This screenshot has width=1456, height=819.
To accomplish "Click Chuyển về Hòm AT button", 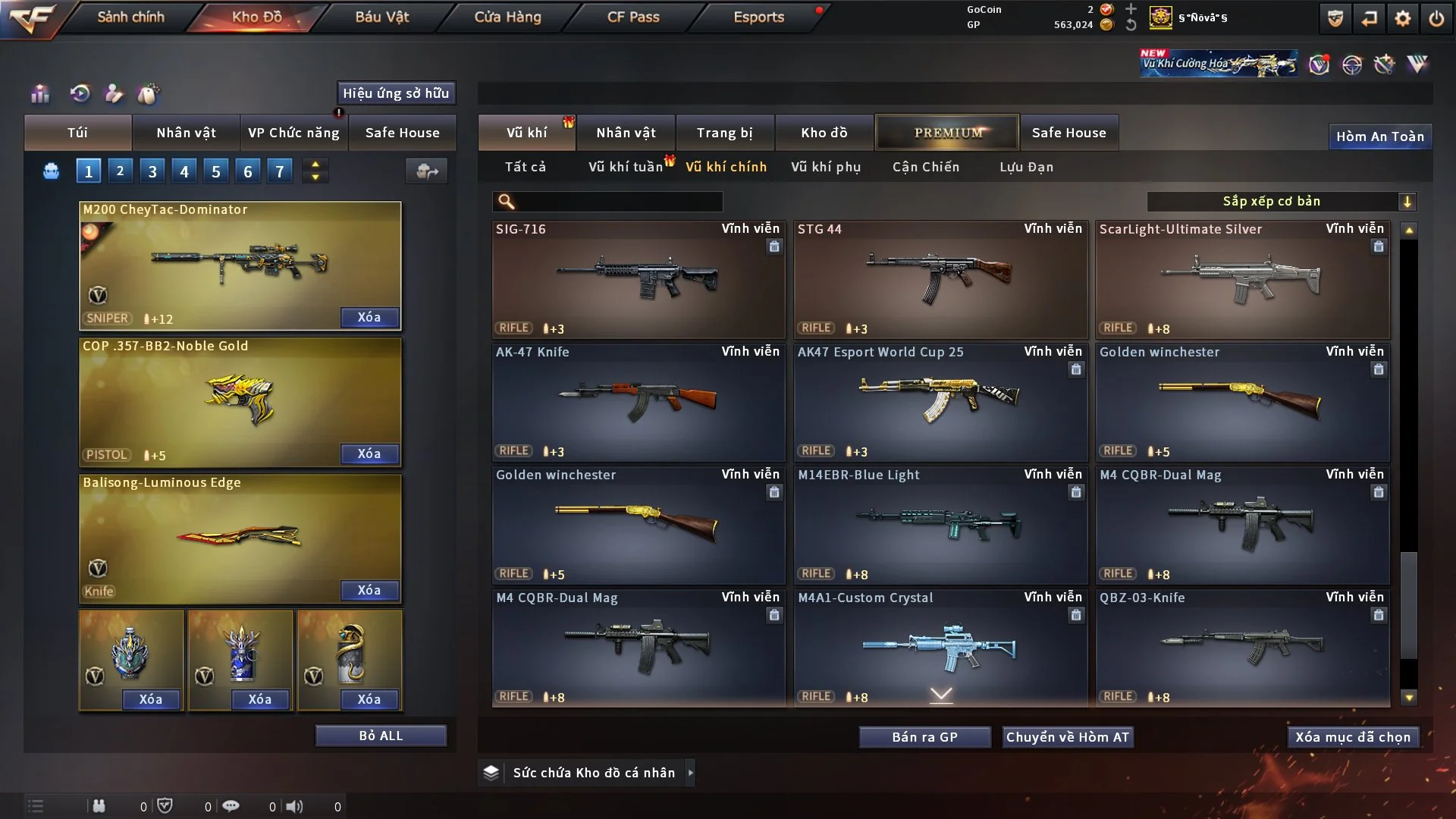I will pos(1068,737).
